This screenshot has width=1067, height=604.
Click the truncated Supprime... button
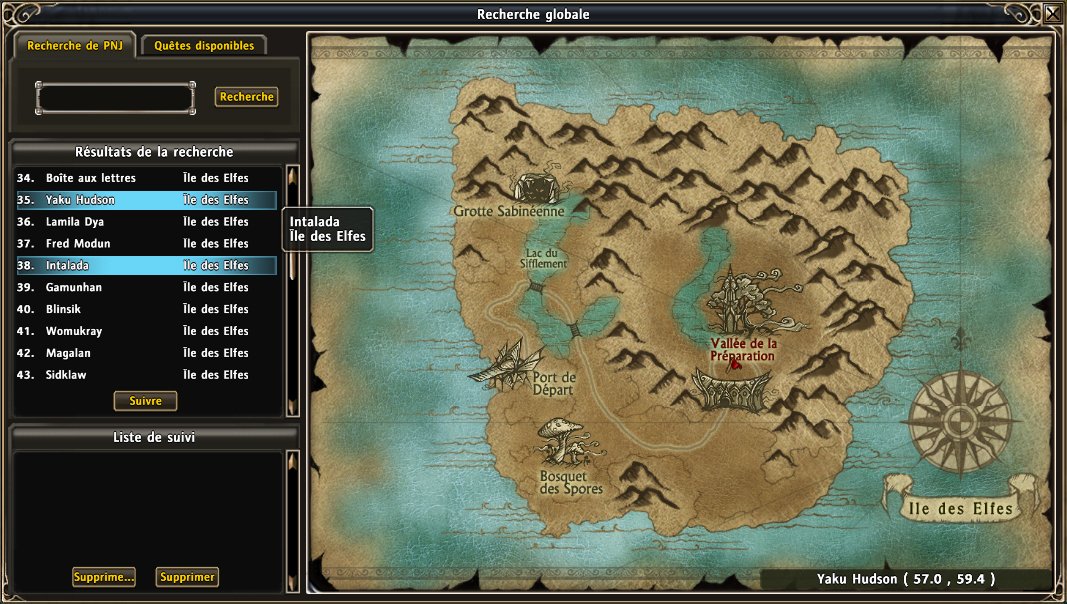coord(104,577)
